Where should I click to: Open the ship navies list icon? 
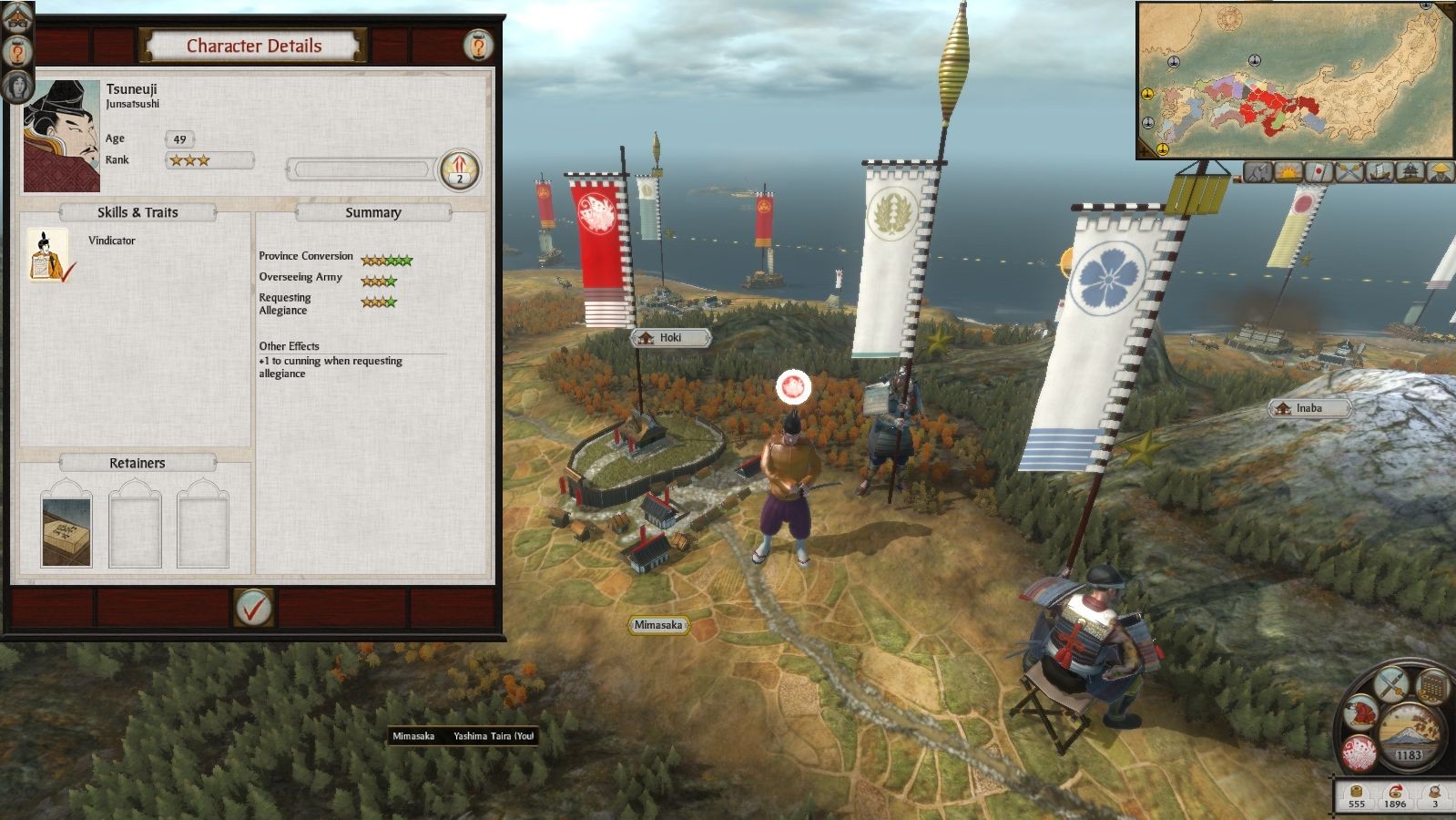(1379, 170)
